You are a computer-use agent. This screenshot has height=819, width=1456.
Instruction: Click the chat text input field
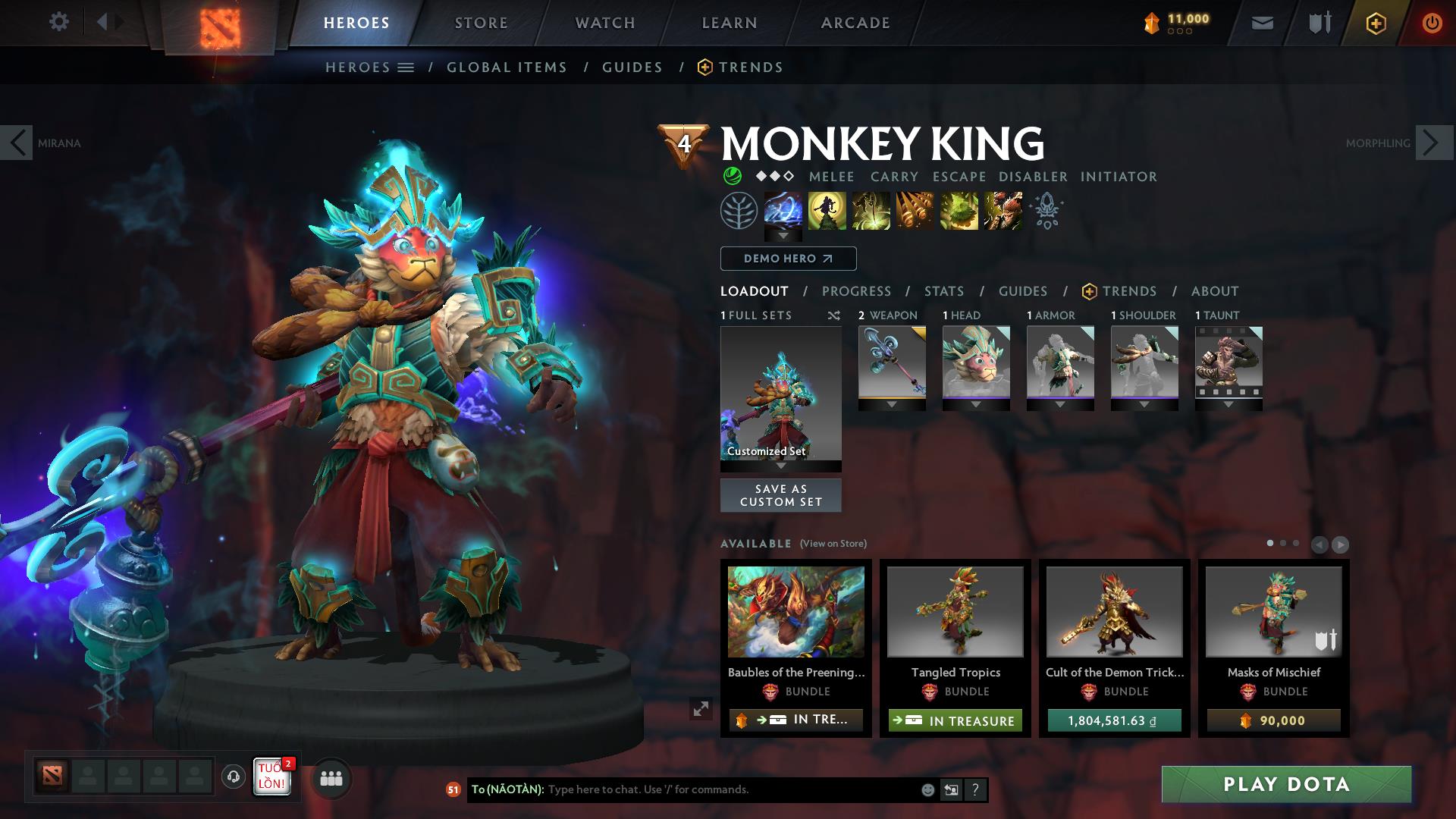682,789
